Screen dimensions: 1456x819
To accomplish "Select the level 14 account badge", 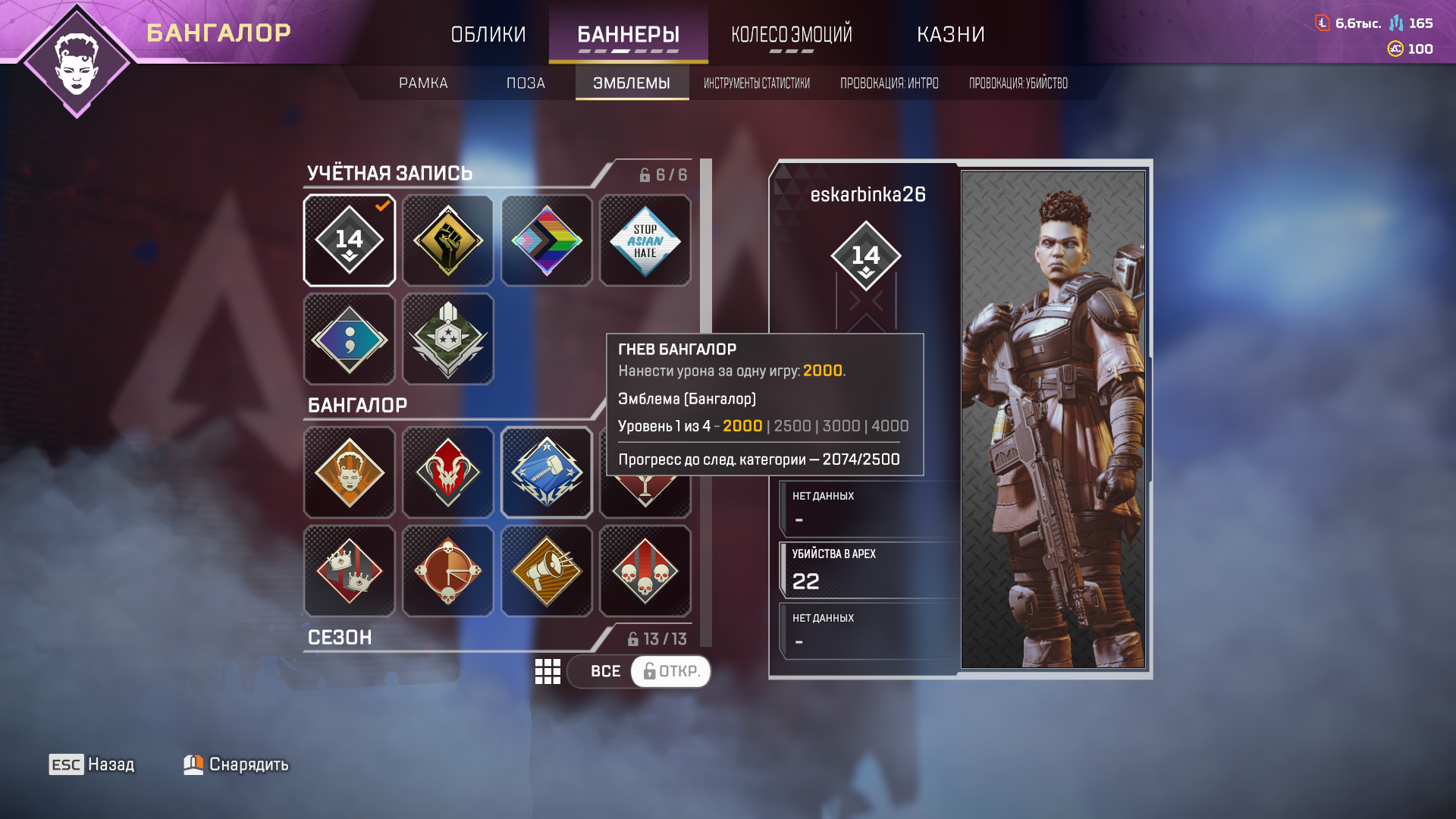I will (x=350, y=240).
